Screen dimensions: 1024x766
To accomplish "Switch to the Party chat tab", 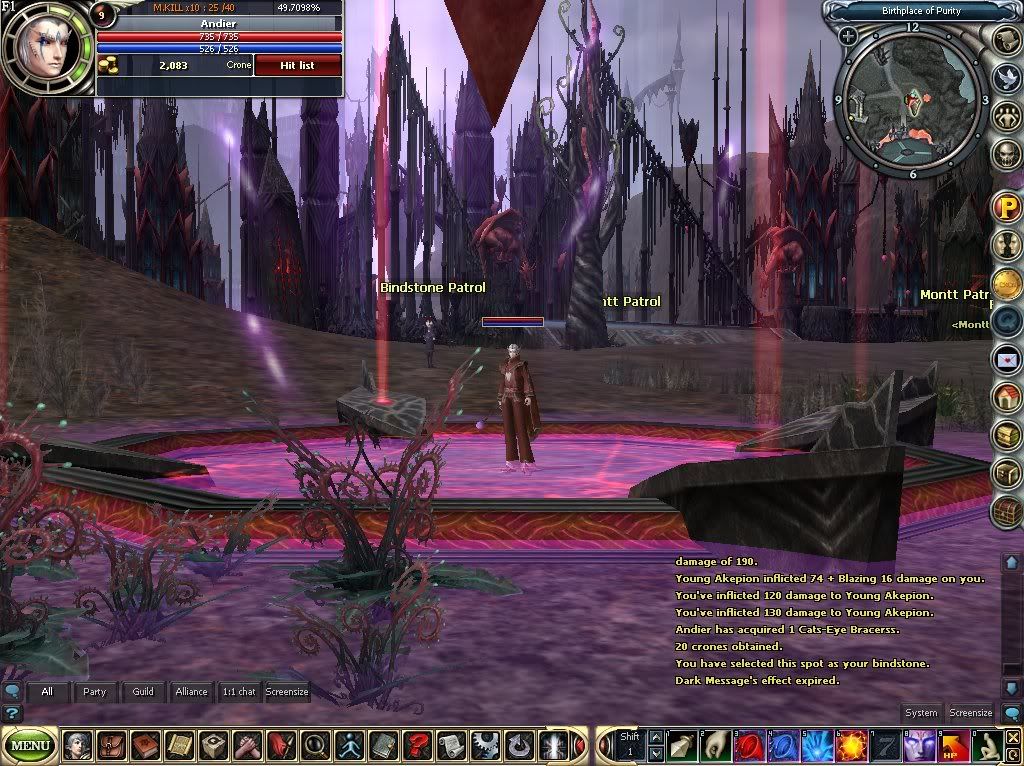I will coord(95,691).
